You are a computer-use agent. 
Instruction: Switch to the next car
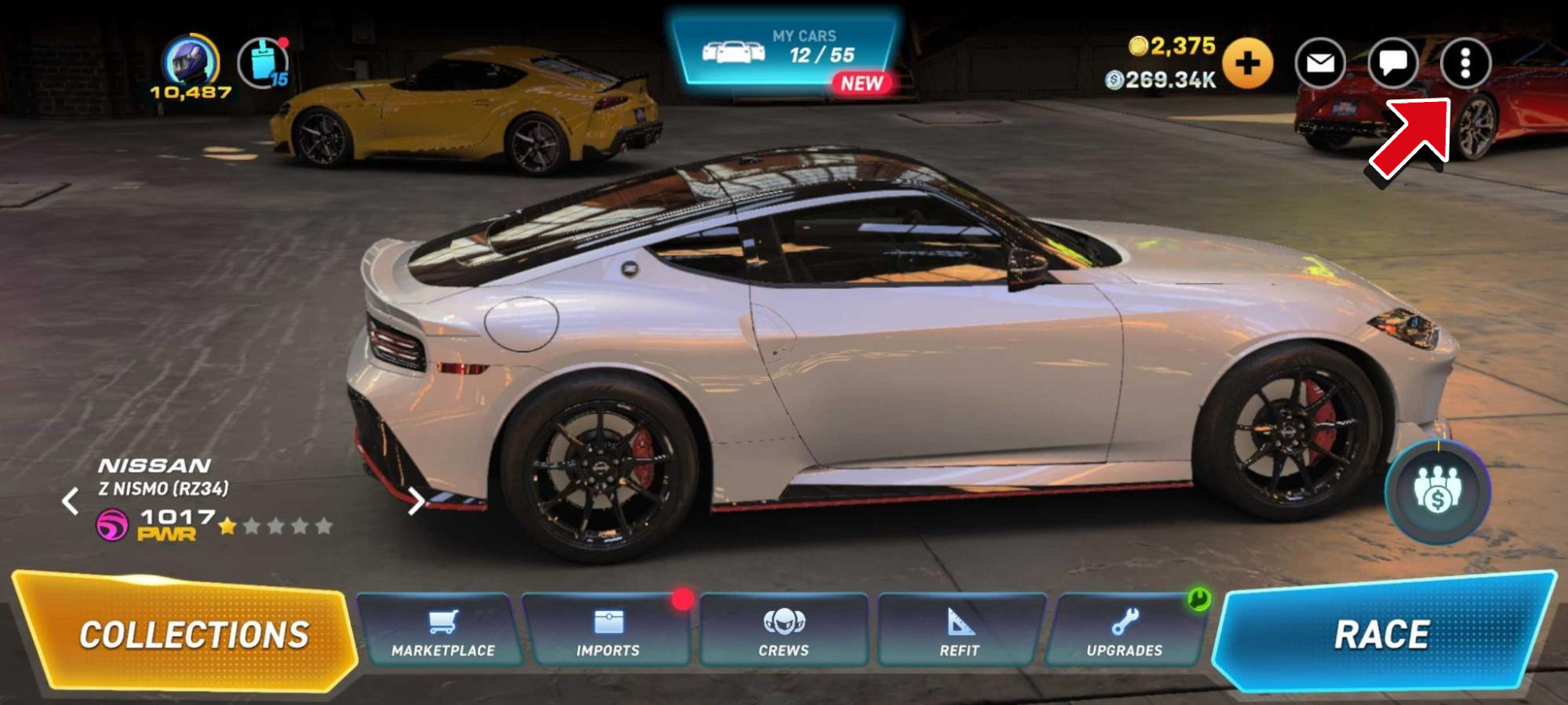click(416, 500)
